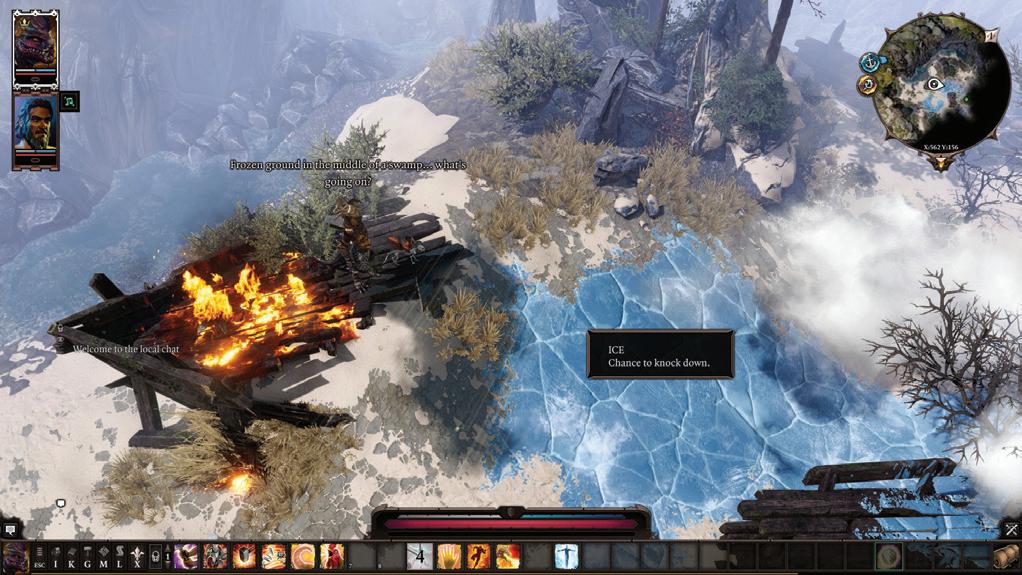Open the map with the M button
1022x575 pixels.
104,556
